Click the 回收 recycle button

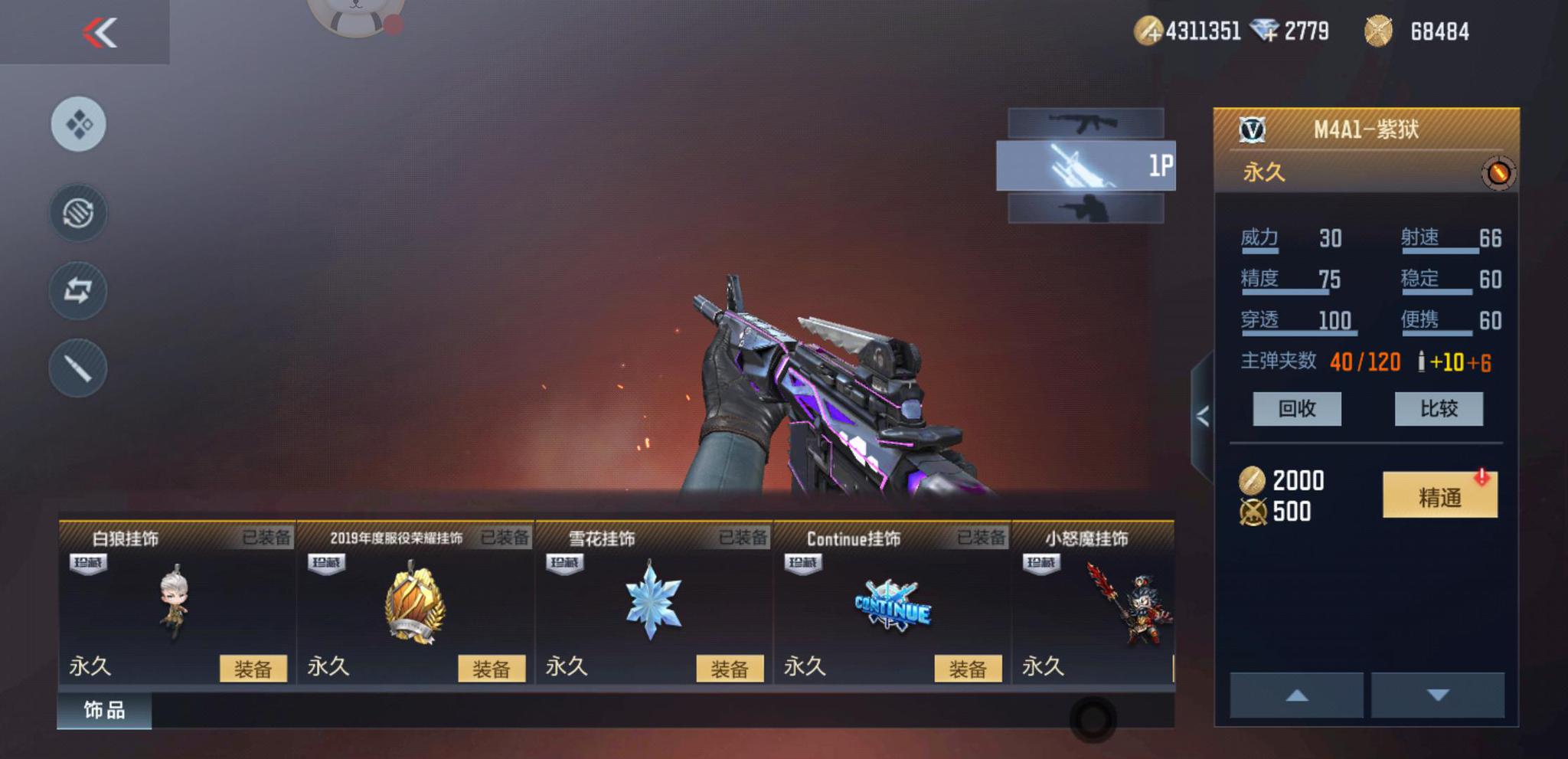click(1296, 409)
